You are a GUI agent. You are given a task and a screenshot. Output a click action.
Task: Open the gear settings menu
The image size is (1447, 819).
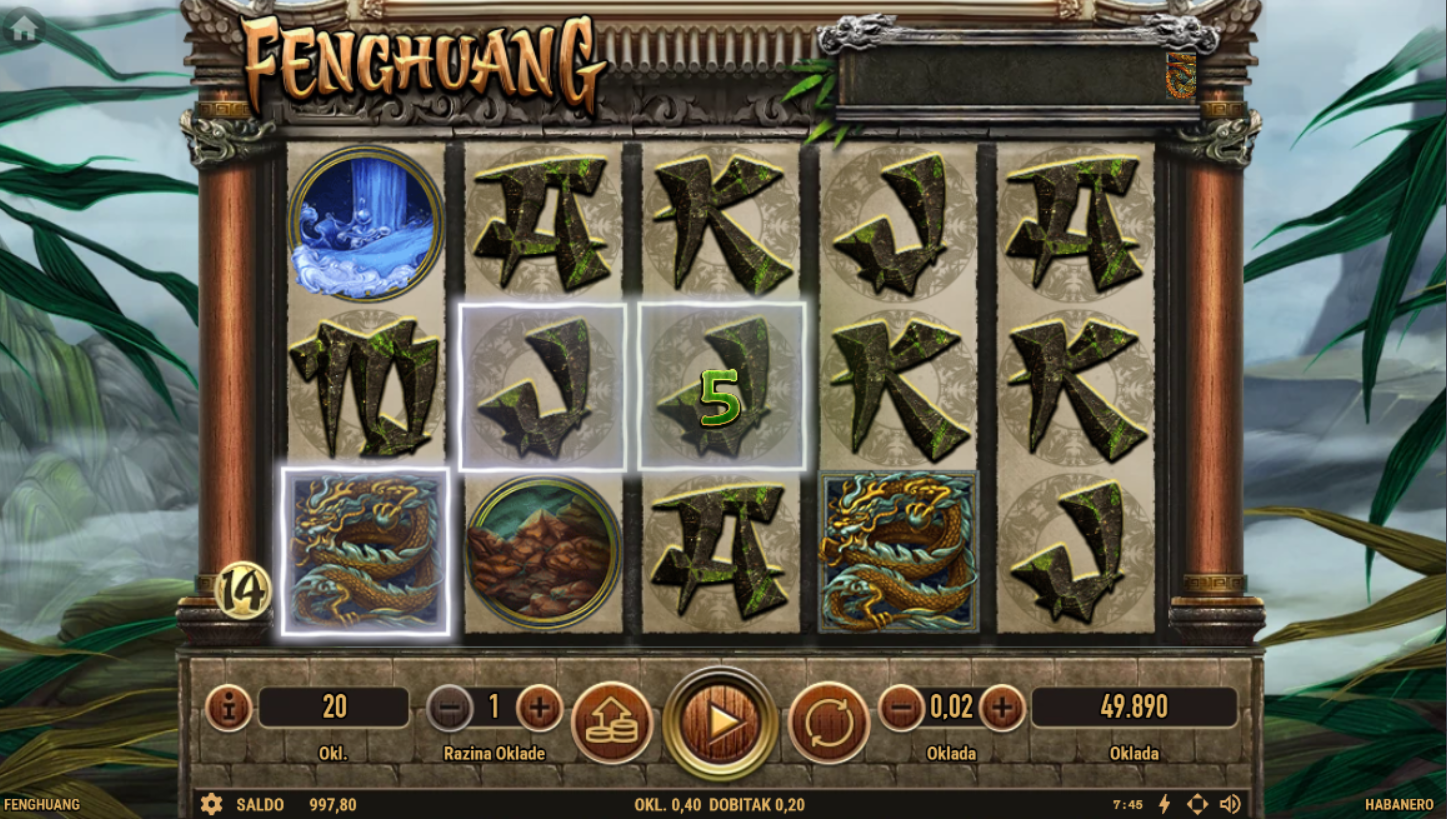tap(211, 804)
